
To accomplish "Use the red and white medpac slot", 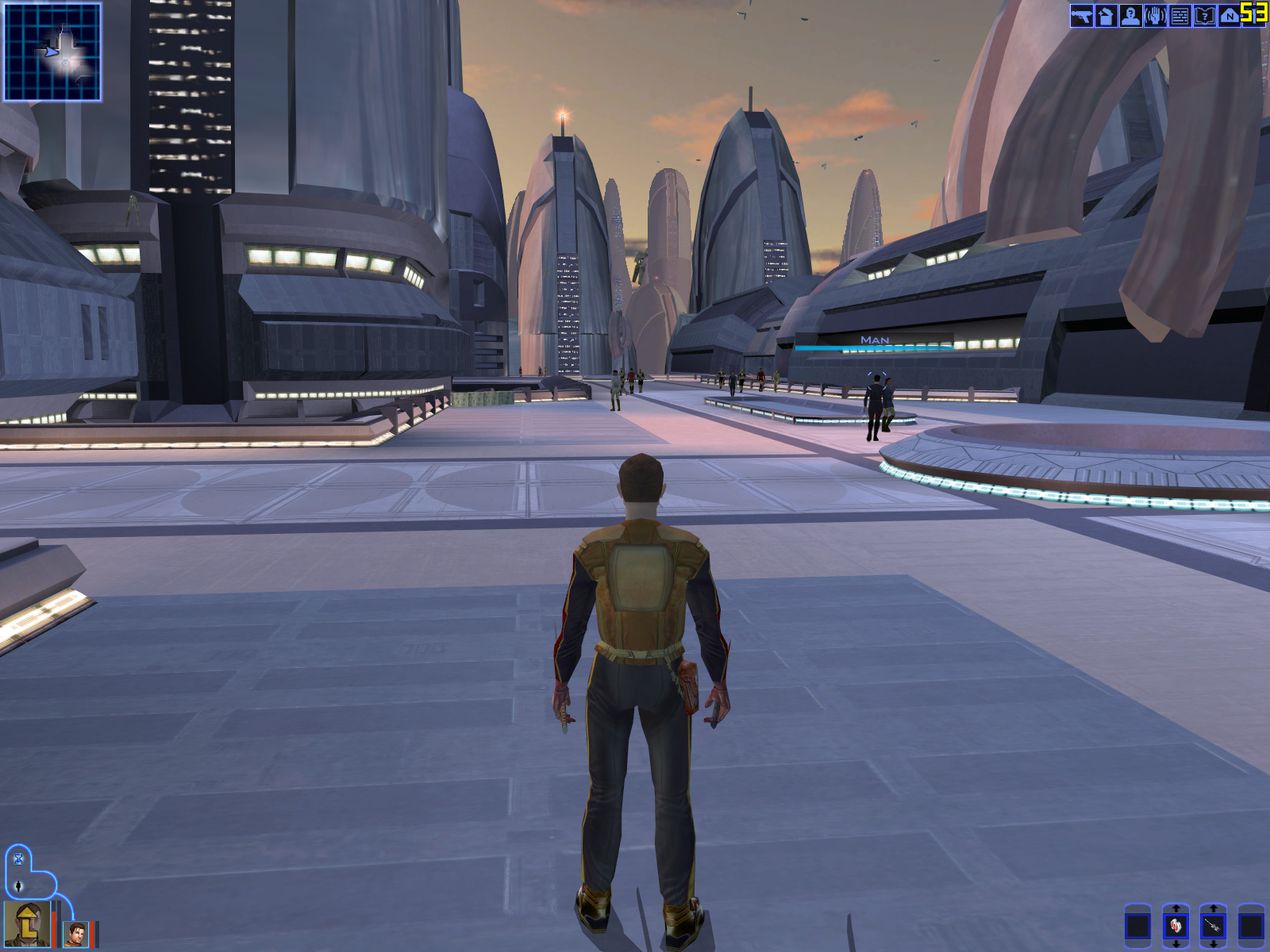I will click(x=1176, y=926).
